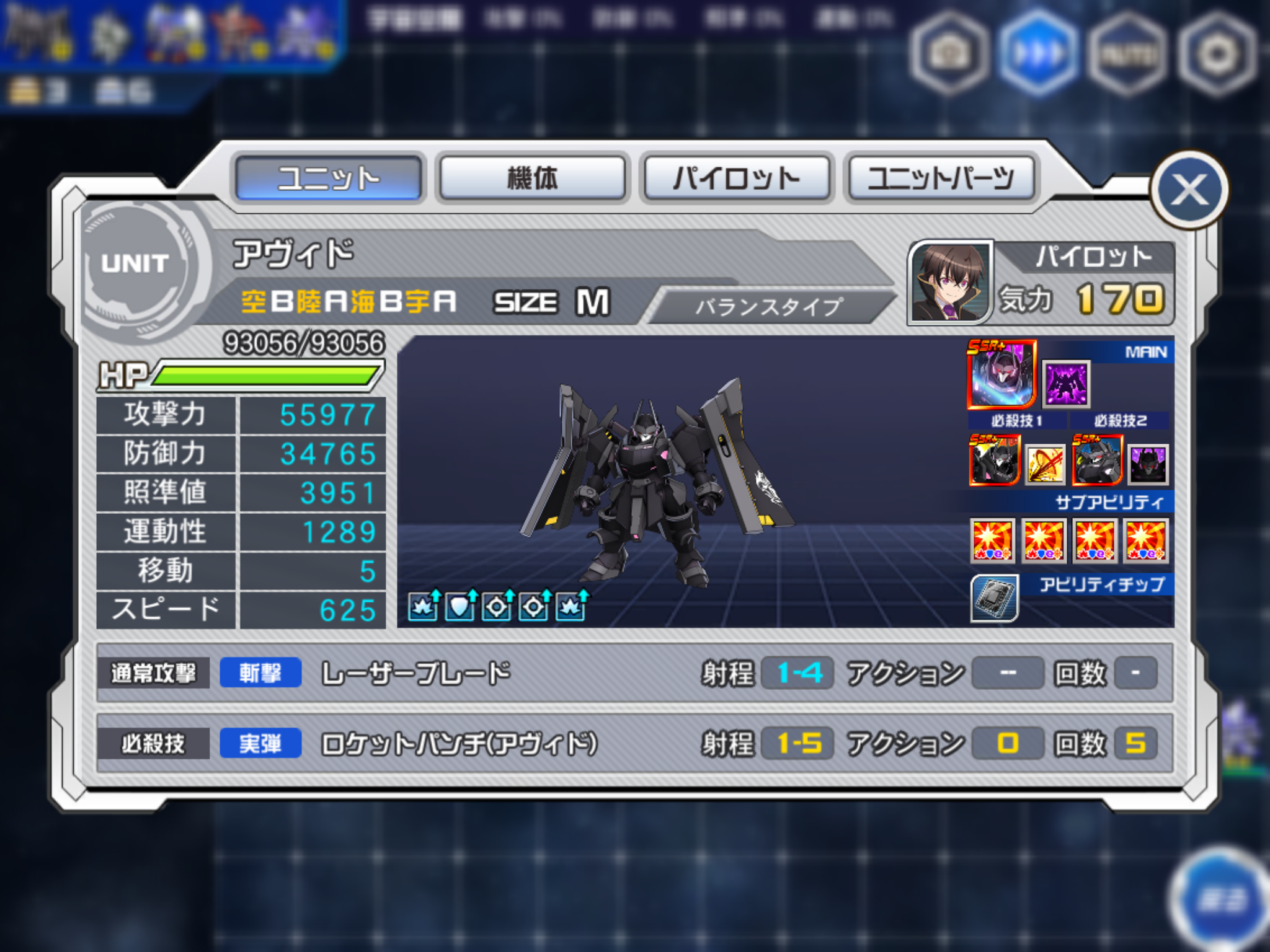Select the SSR+ MAIN unit part icon

1001,374
